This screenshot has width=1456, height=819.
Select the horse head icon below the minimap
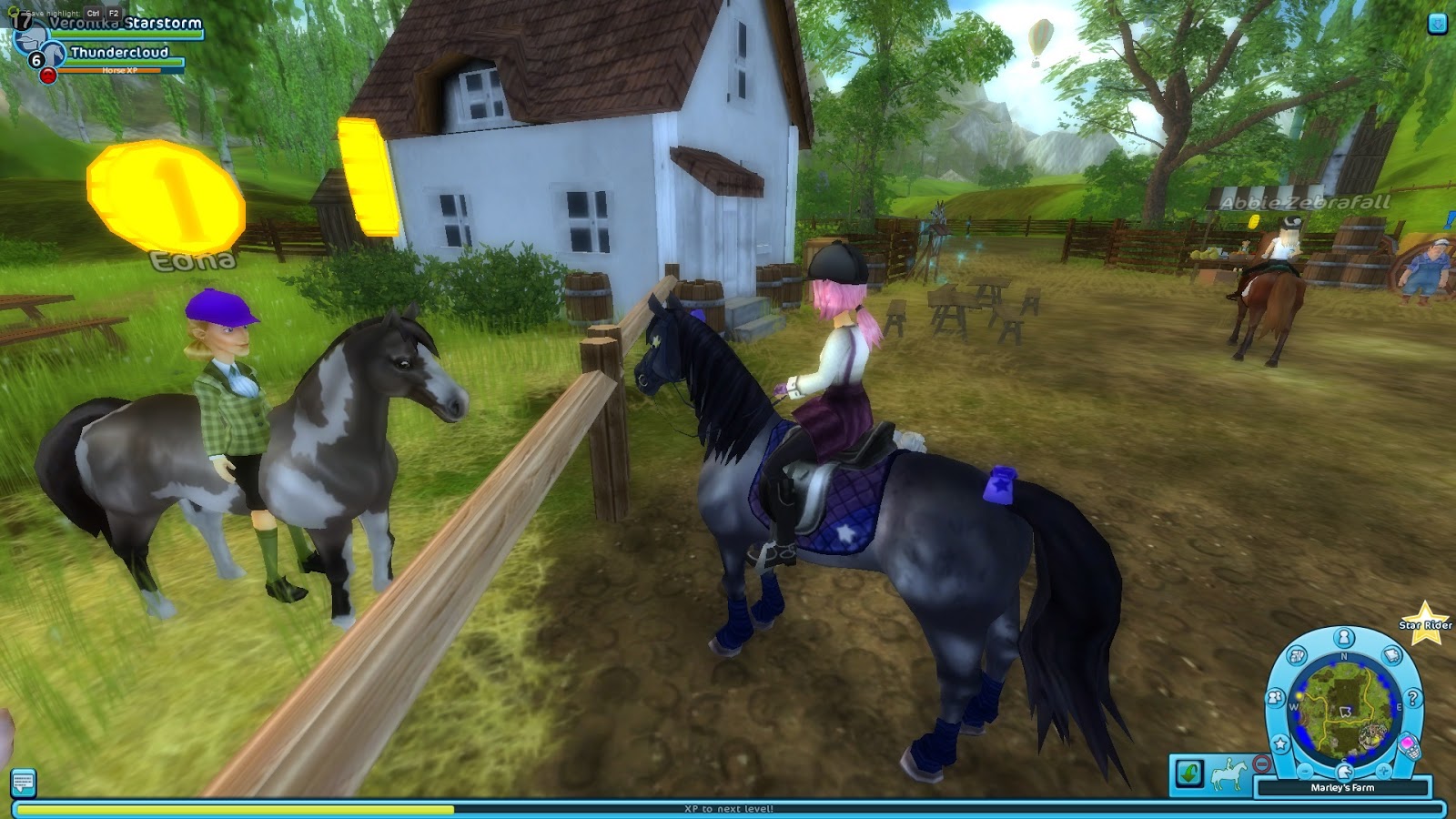1344,771
